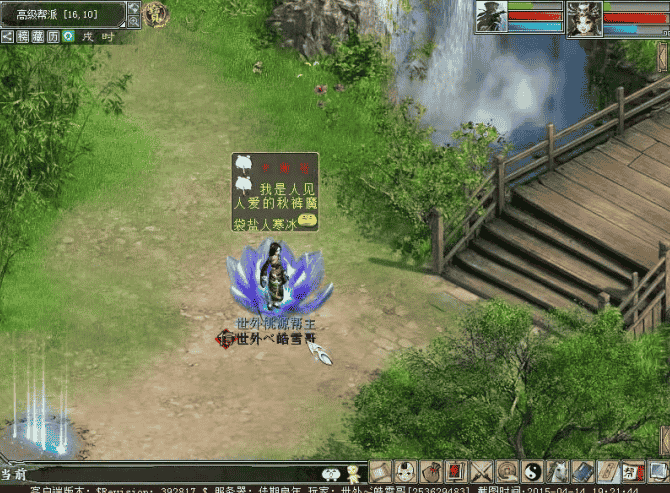
Task: Open the round gold 赏 reward badge
Action: coord(155,14)
